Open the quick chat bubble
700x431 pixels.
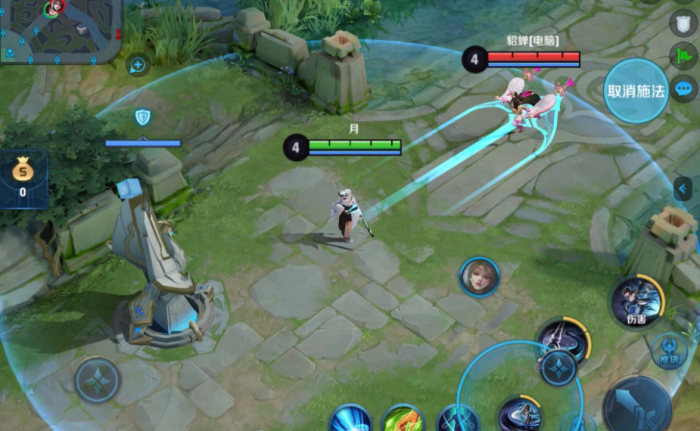tap(684, 89)
